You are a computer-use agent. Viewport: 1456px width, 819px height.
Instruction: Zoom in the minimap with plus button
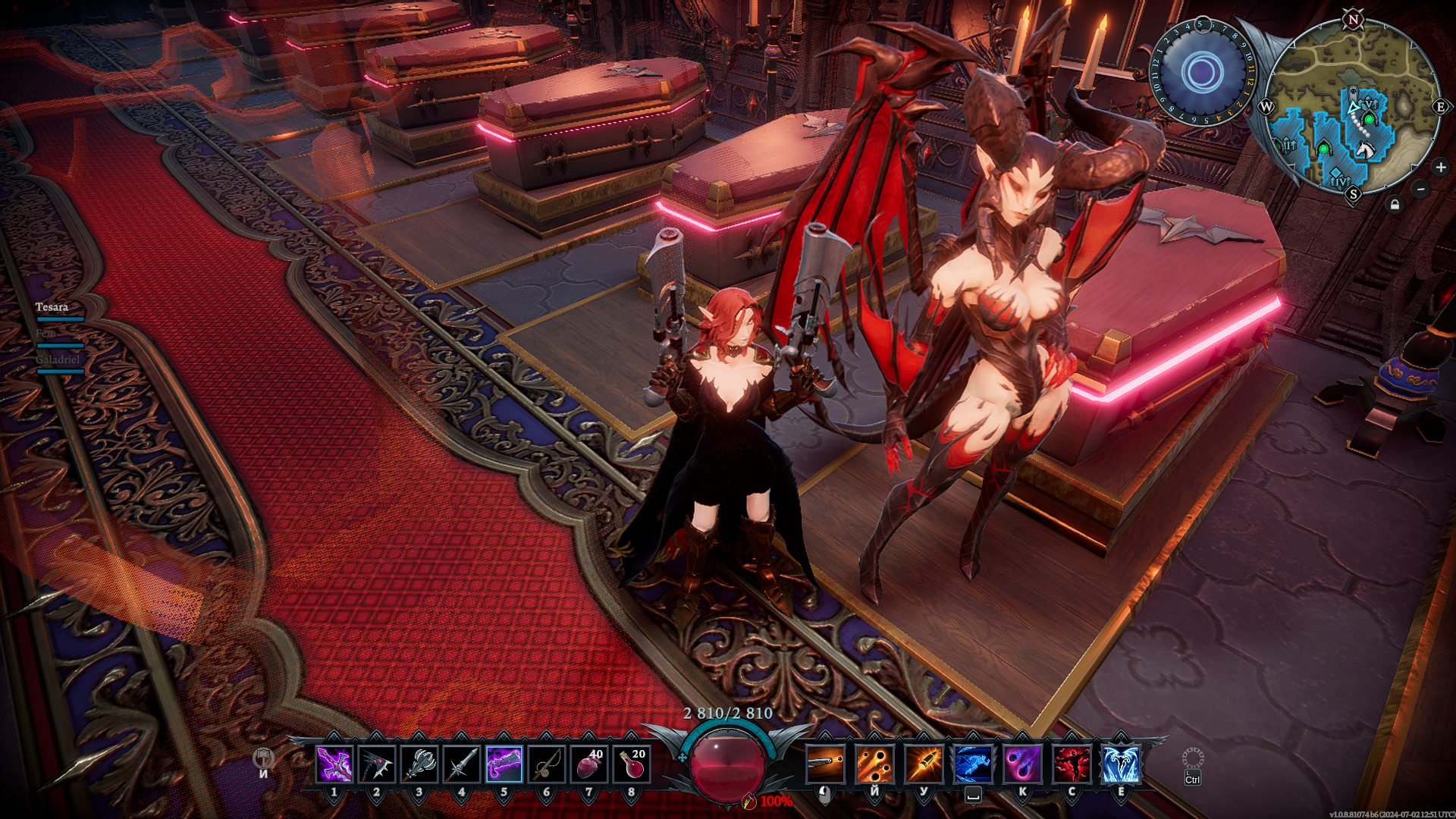(1440, 167)
